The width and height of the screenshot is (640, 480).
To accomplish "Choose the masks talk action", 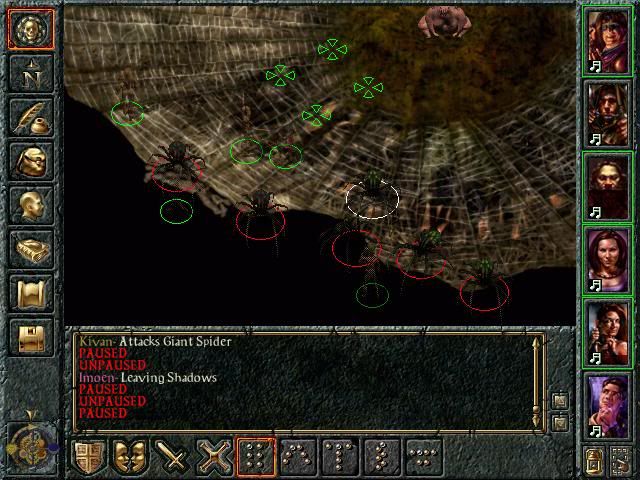I will pos(131,457).
